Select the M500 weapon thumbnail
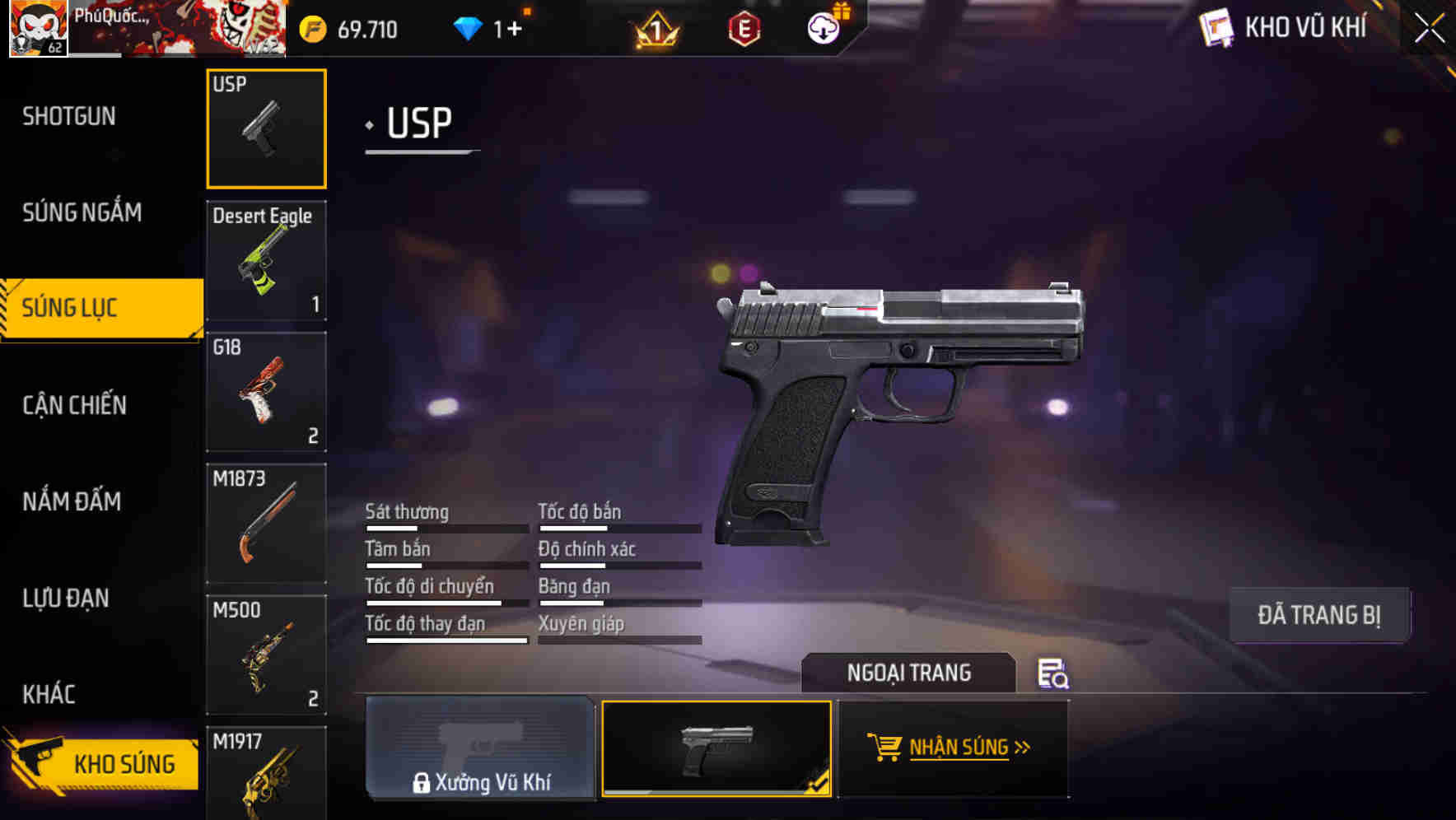 pyautogui.click(x=265, y=655)
